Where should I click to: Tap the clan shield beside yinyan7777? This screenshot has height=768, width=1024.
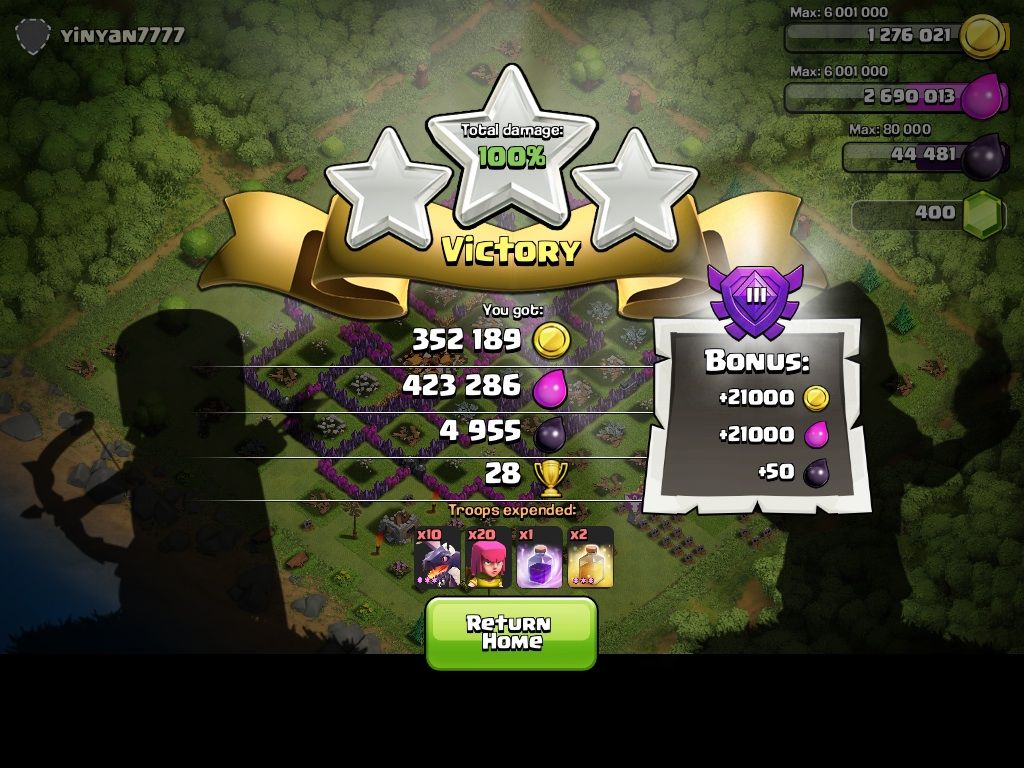pyautogui.click(x=33, y=36)
